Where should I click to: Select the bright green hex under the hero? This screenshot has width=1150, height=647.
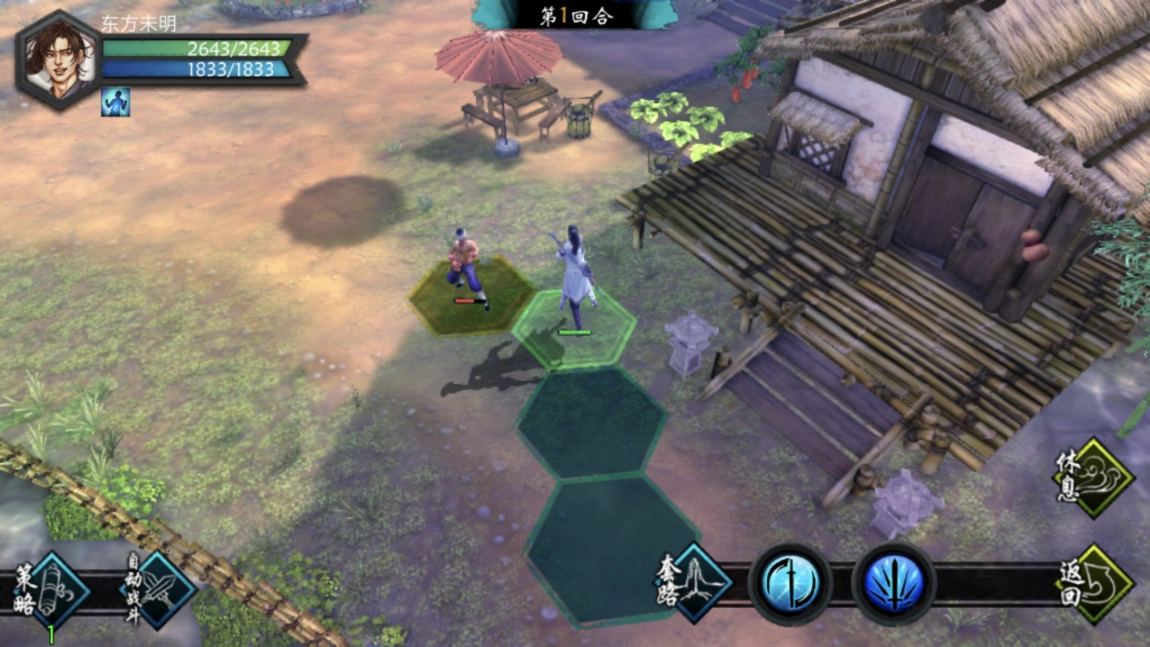coord(573,329)
